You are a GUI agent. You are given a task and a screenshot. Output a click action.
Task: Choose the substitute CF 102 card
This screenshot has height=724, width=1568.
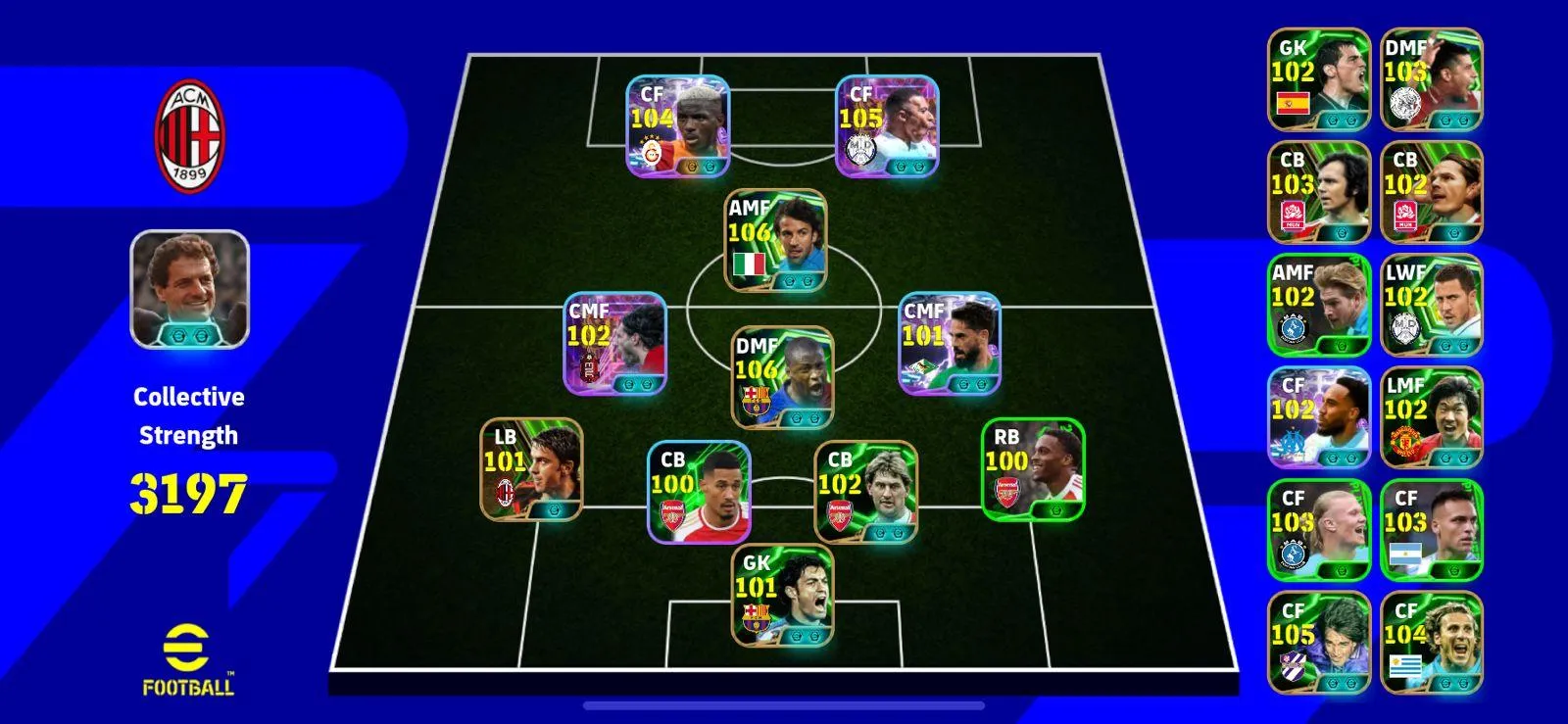pyautogui.click(x=1319, y=417)
